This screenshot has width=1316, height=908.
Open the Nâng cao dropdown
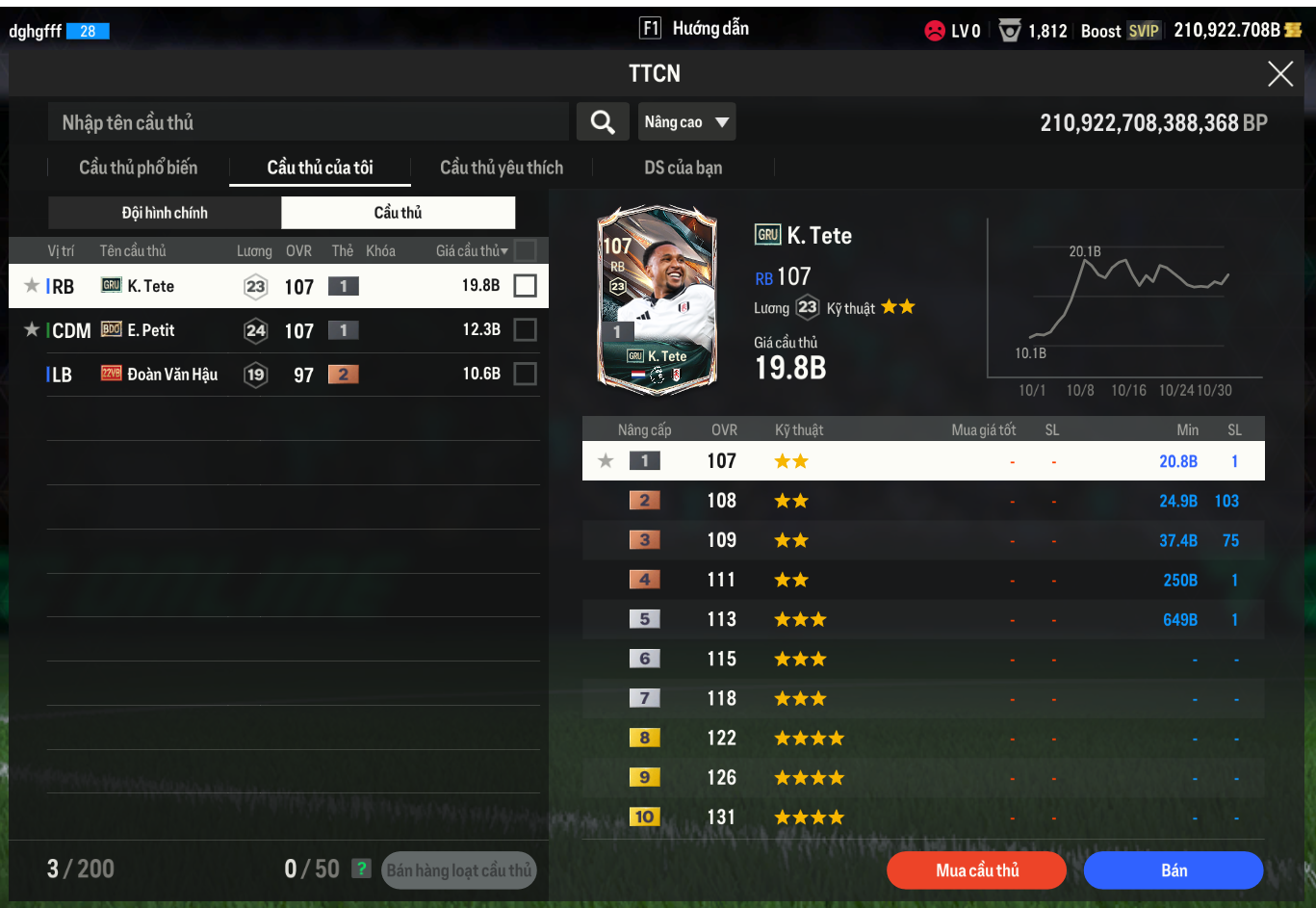pos(686,122)
